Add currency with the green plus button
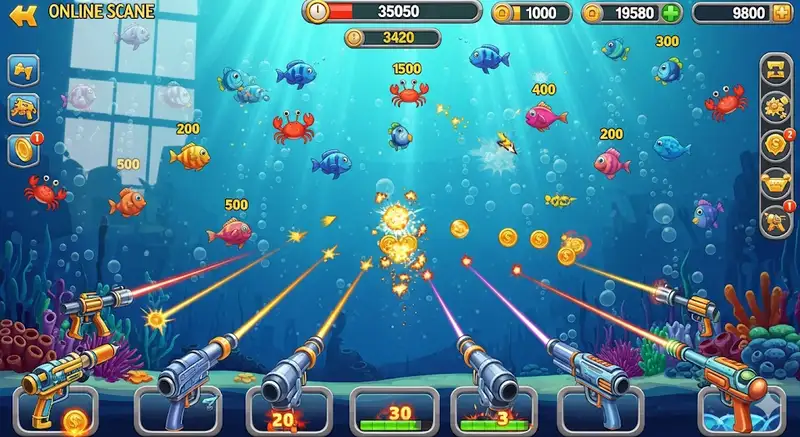Image resolution: width=800 pixels, height=437 pixels. coord(670,14)
